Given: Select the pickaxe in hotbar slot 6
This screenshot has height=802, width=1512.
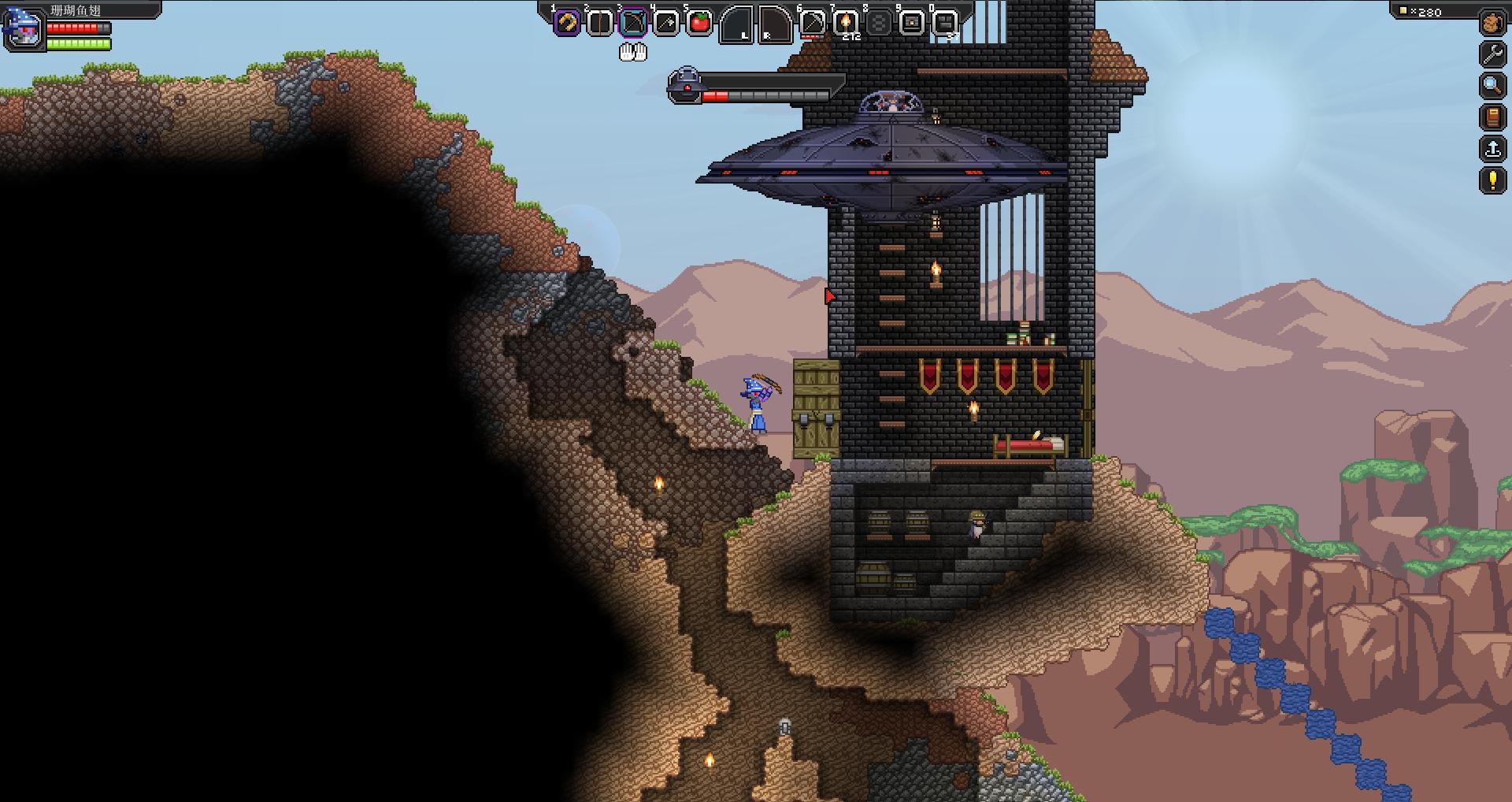Looking at the screenshot, I should [x=813, y=21].
